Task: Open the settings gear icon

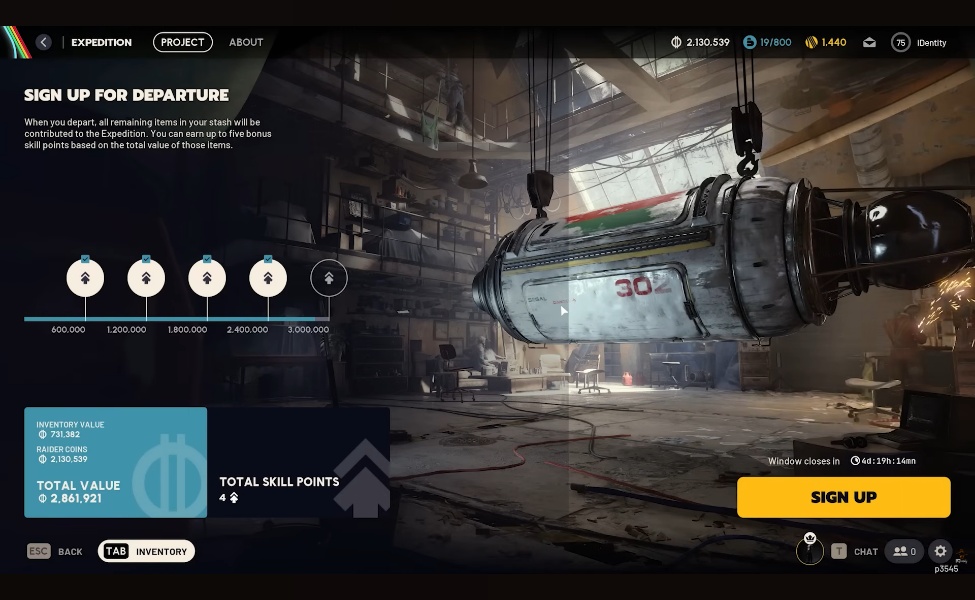Action: pos(940,551)
